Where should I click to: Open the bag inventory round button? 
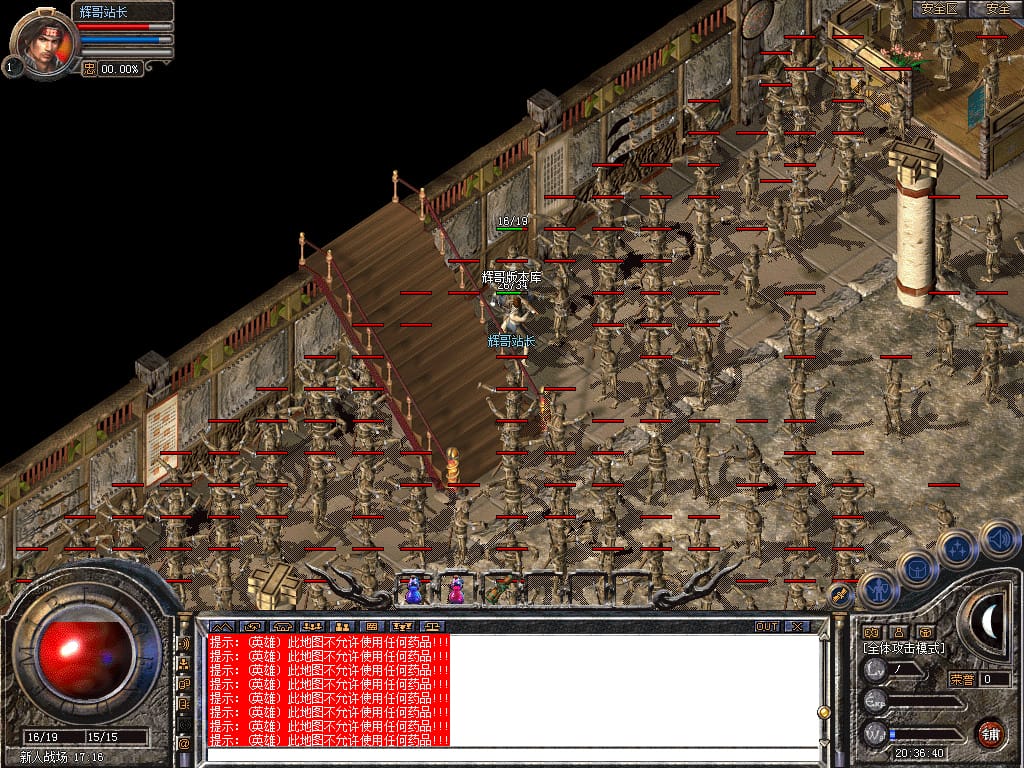[x=917, y=569]
